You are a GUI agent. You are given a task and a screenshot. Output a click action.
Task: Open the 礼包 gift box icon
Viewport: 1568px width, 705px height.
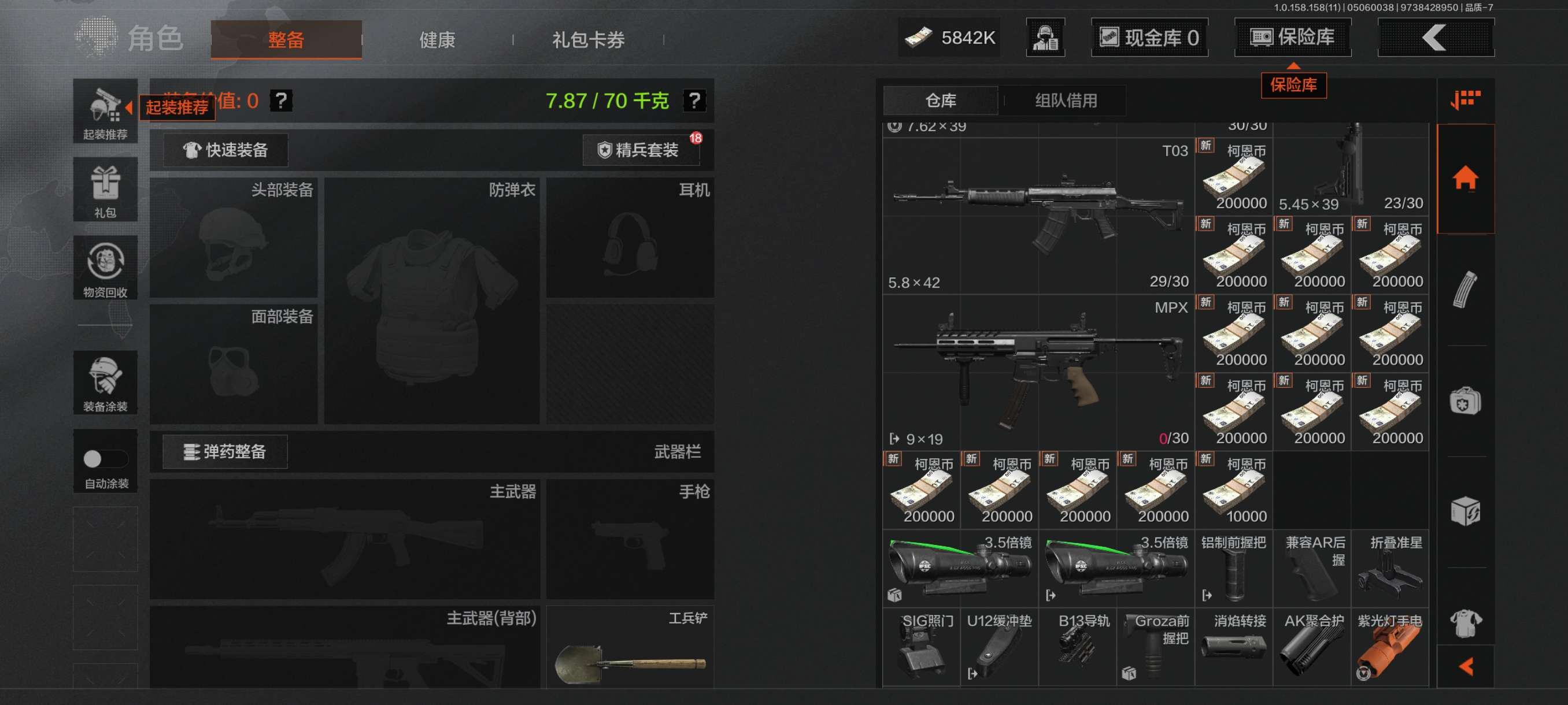click(x=105, y=190)
